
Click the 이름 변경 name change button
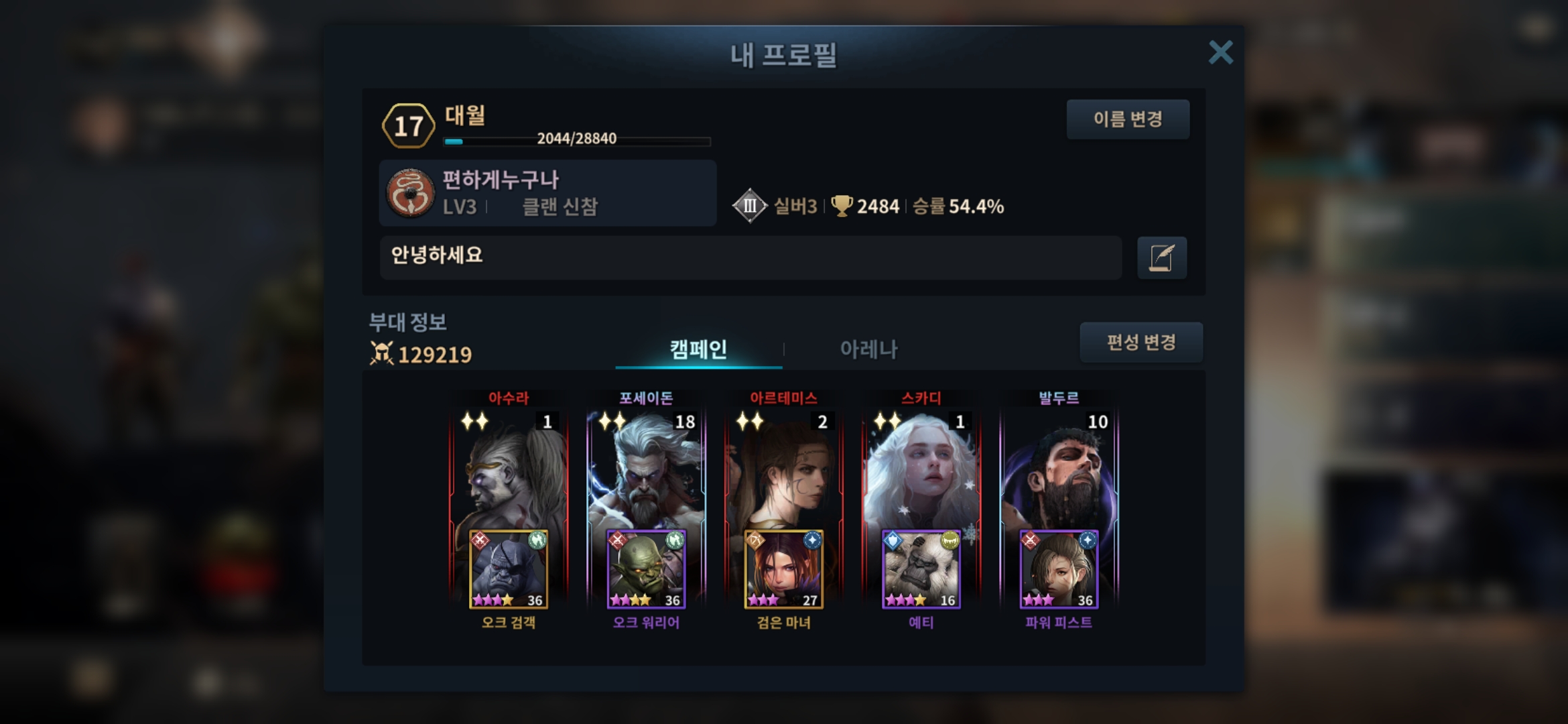[1128, 119]
